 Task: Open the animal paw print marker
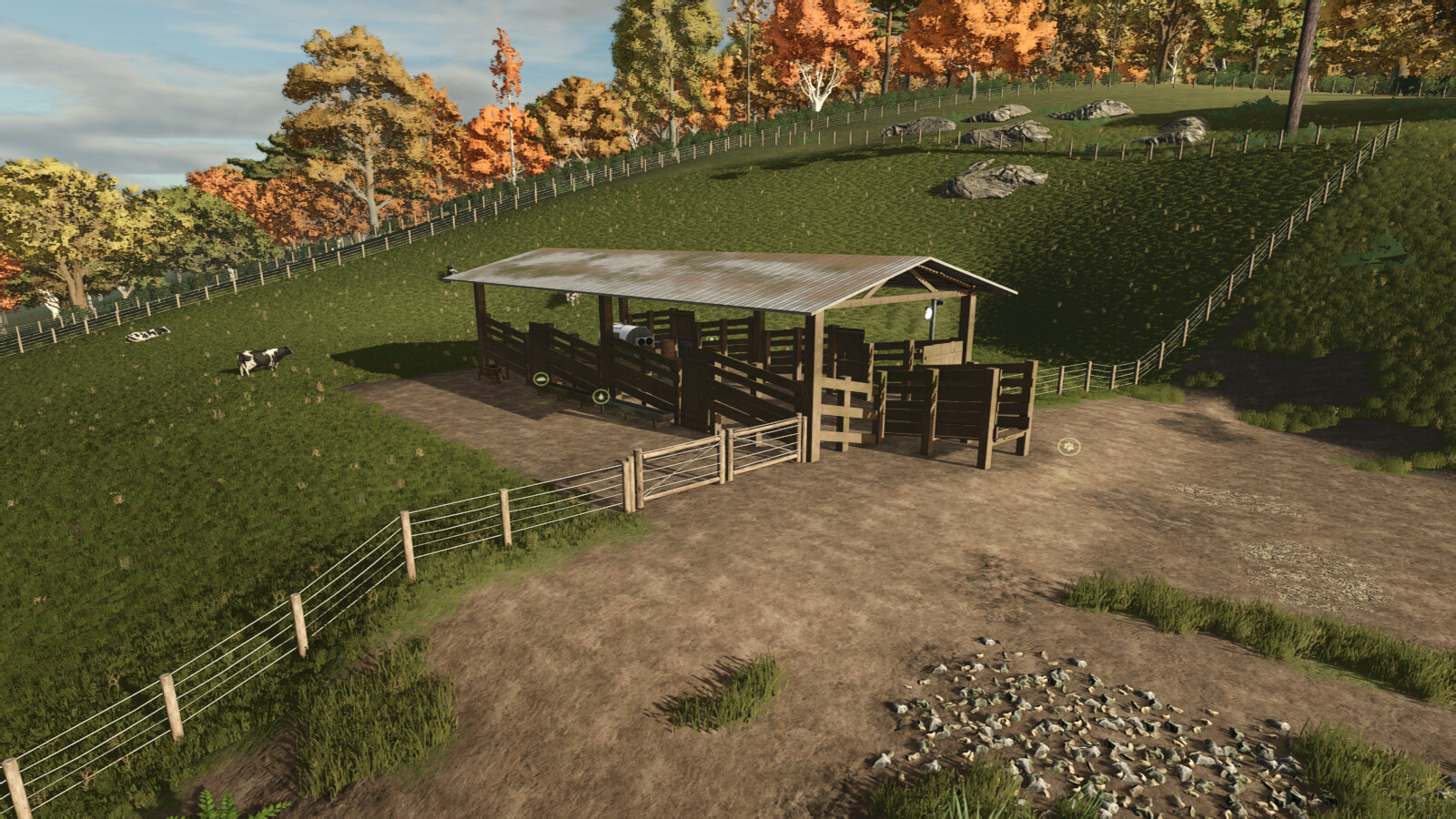[1067, 446]
